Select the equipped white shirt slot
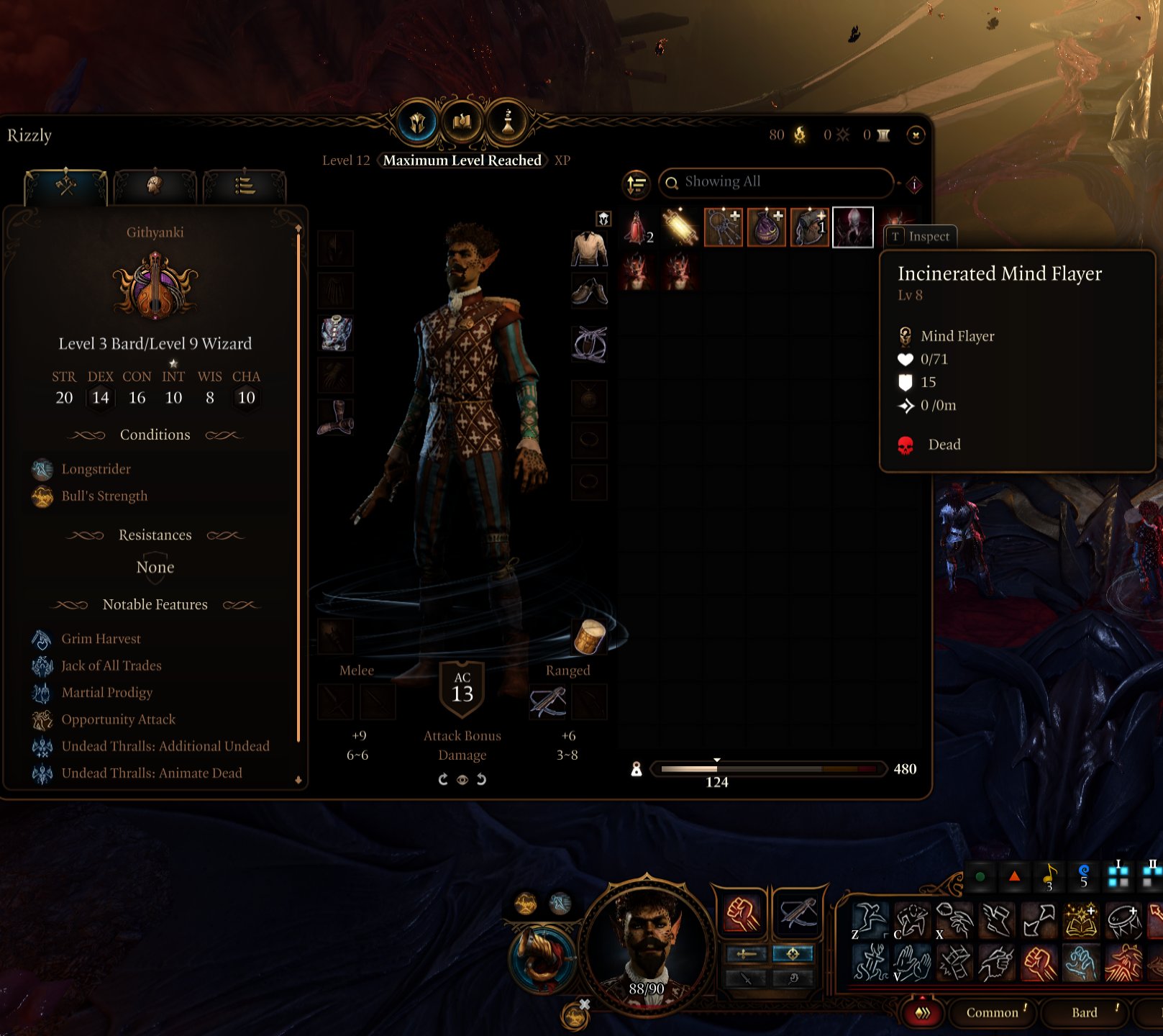The height and width of the screenshot is (1036, 1163). point(589,248)
